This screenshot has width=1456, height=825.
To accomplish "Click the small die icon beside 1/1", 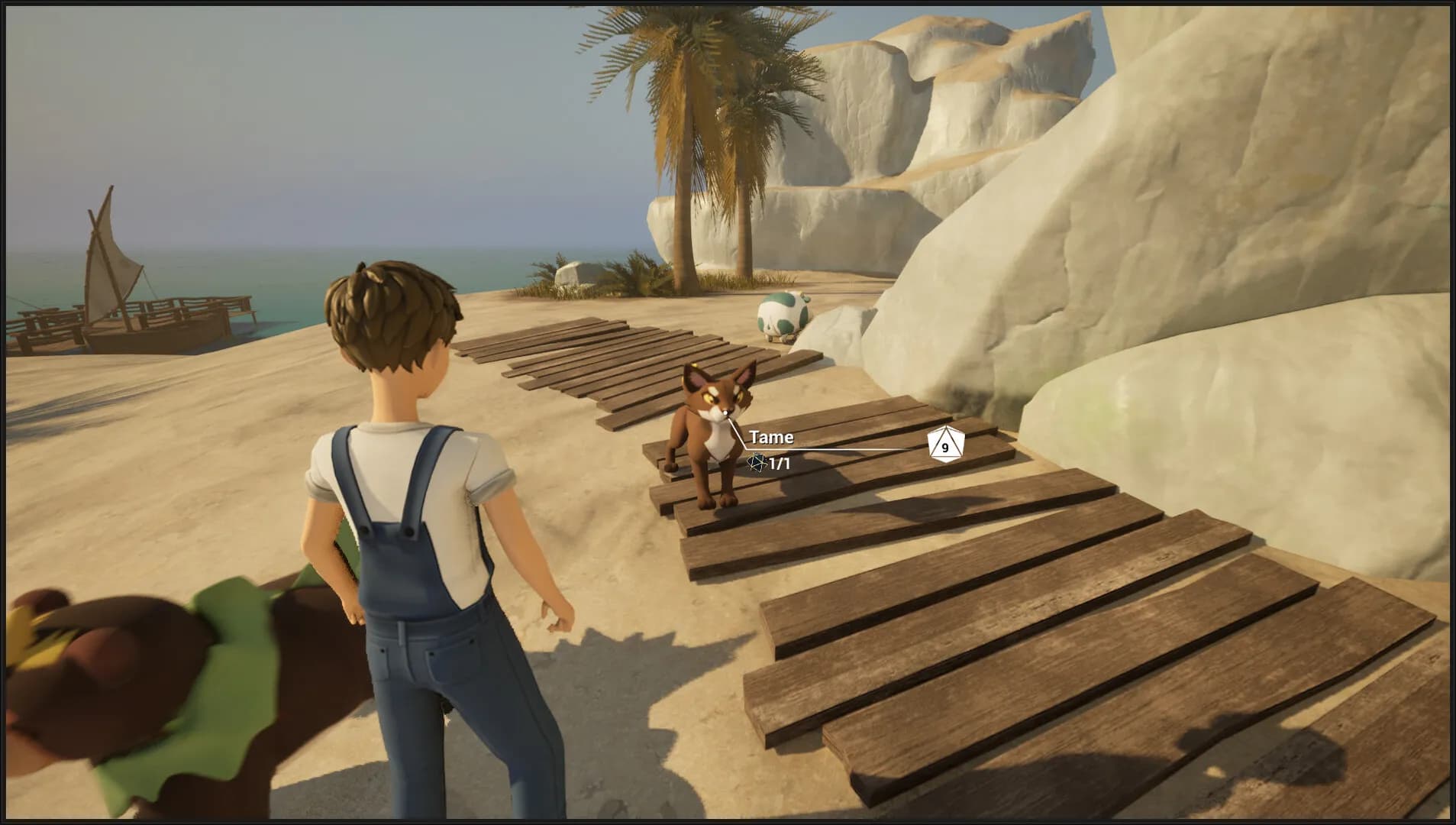I will pyautogui.click(x=755, y=463).
